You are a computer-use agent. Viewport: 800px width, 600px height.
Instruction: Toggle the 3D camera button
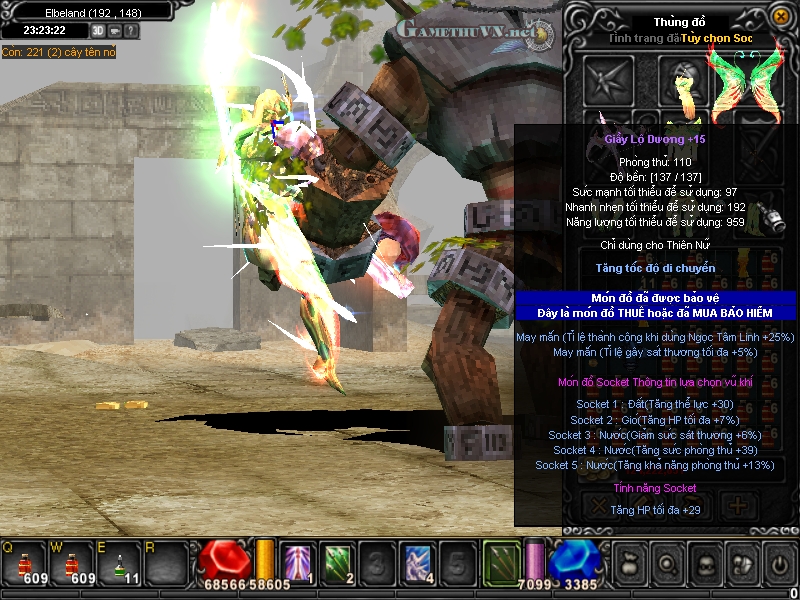click(99, 31)
